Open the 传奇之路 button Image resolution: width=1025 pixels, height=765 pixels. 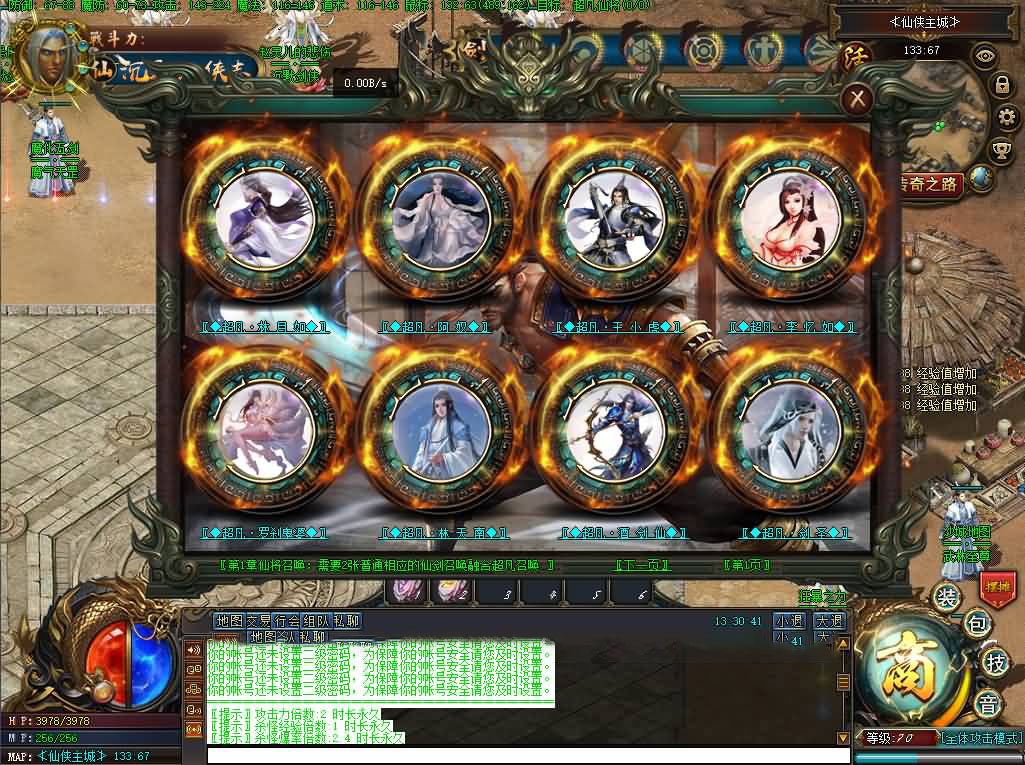click(x=929, y=184)
